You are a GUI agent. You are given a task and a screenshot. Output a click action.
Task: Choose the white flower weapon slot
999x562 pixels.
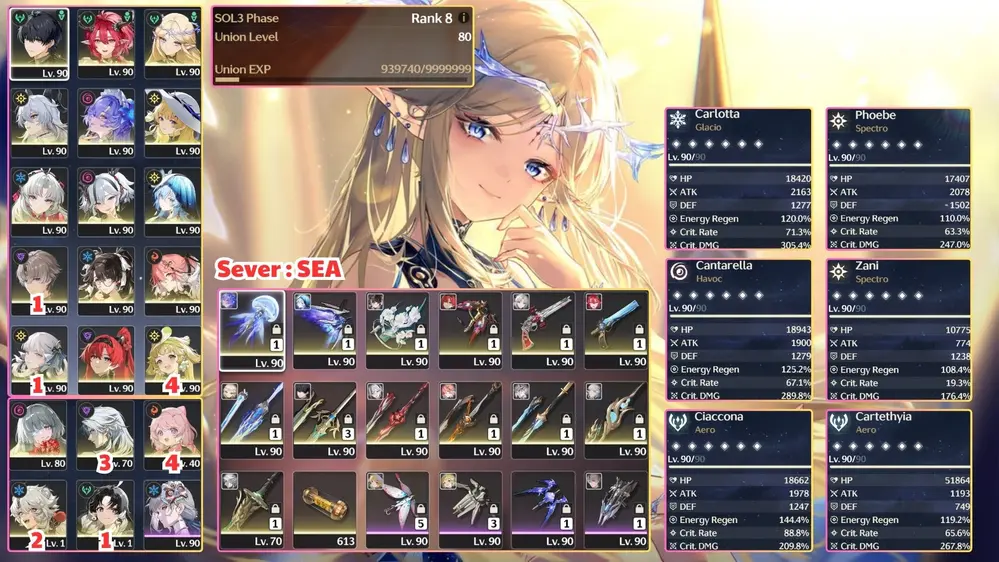click(397, 330)
